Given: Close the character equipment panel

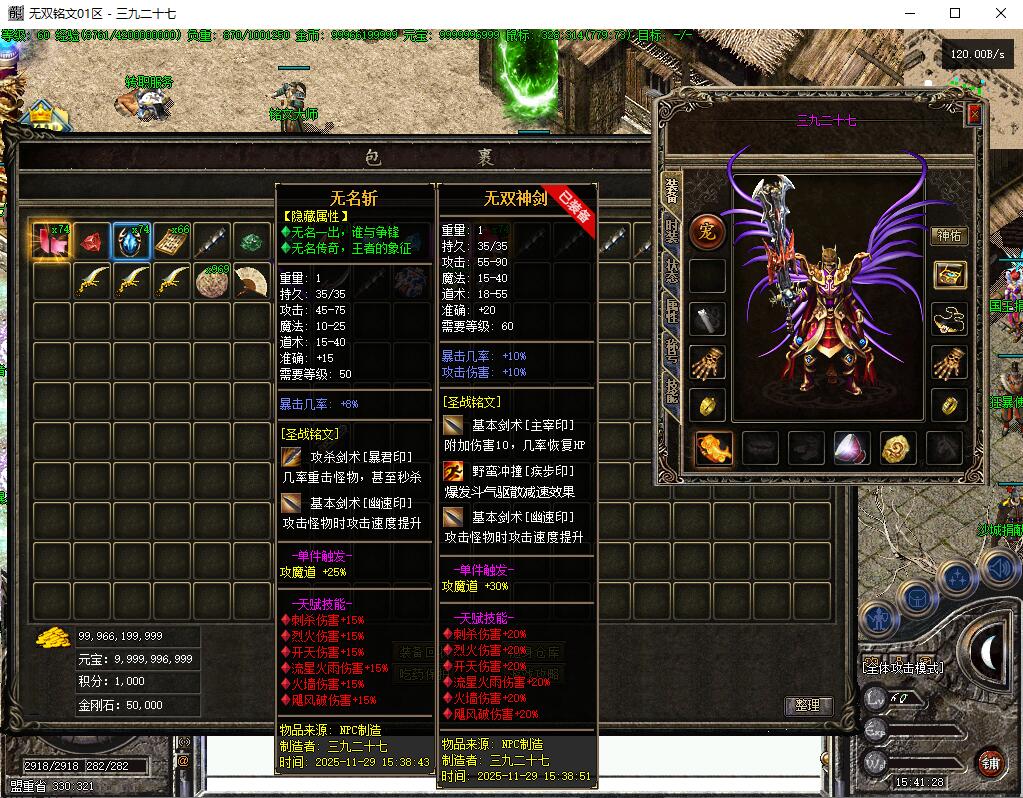Looking at the screenshot, I should [974, 115].
